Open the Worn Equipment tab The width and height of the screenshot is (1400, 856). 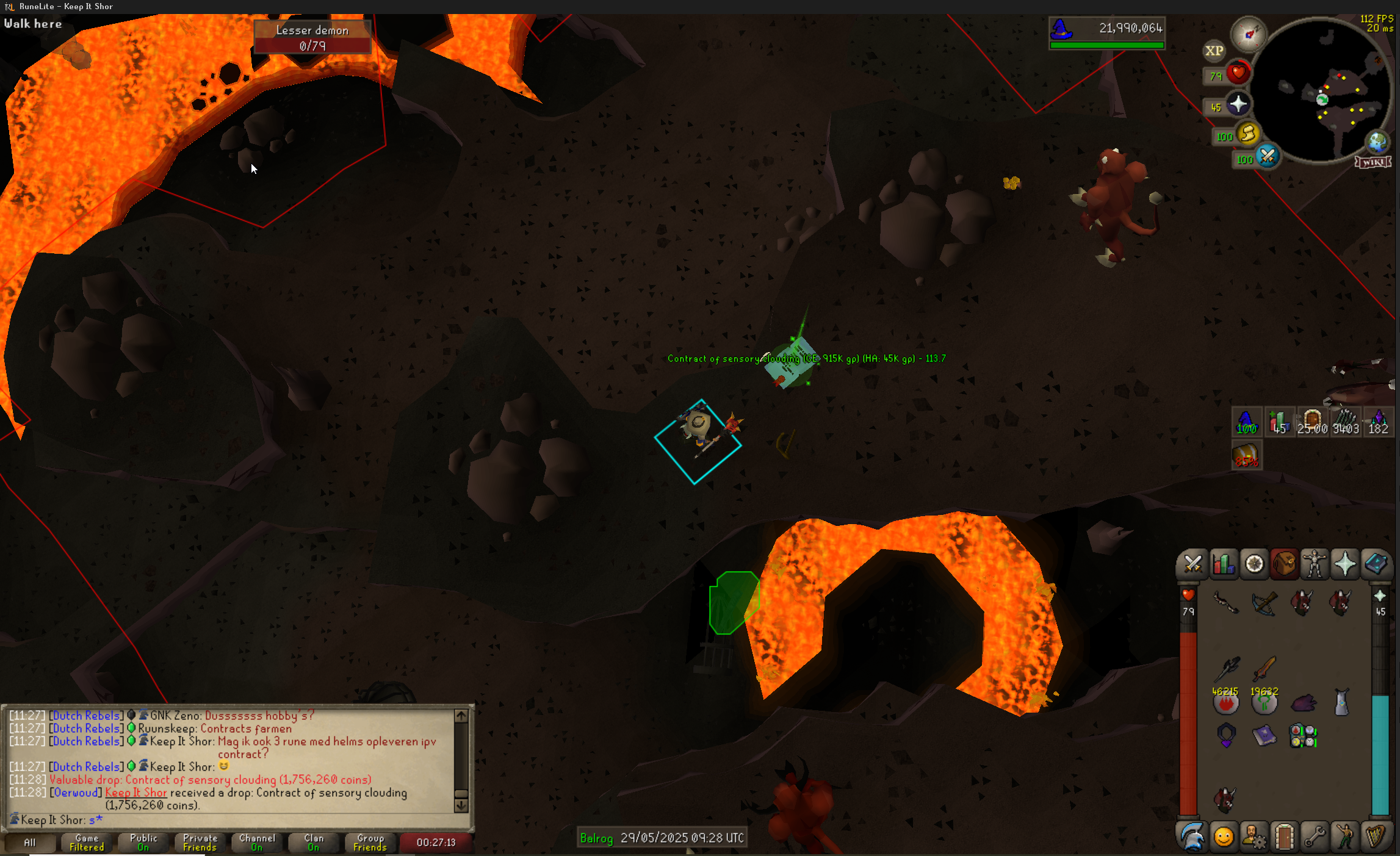(x=1315, y=564)
